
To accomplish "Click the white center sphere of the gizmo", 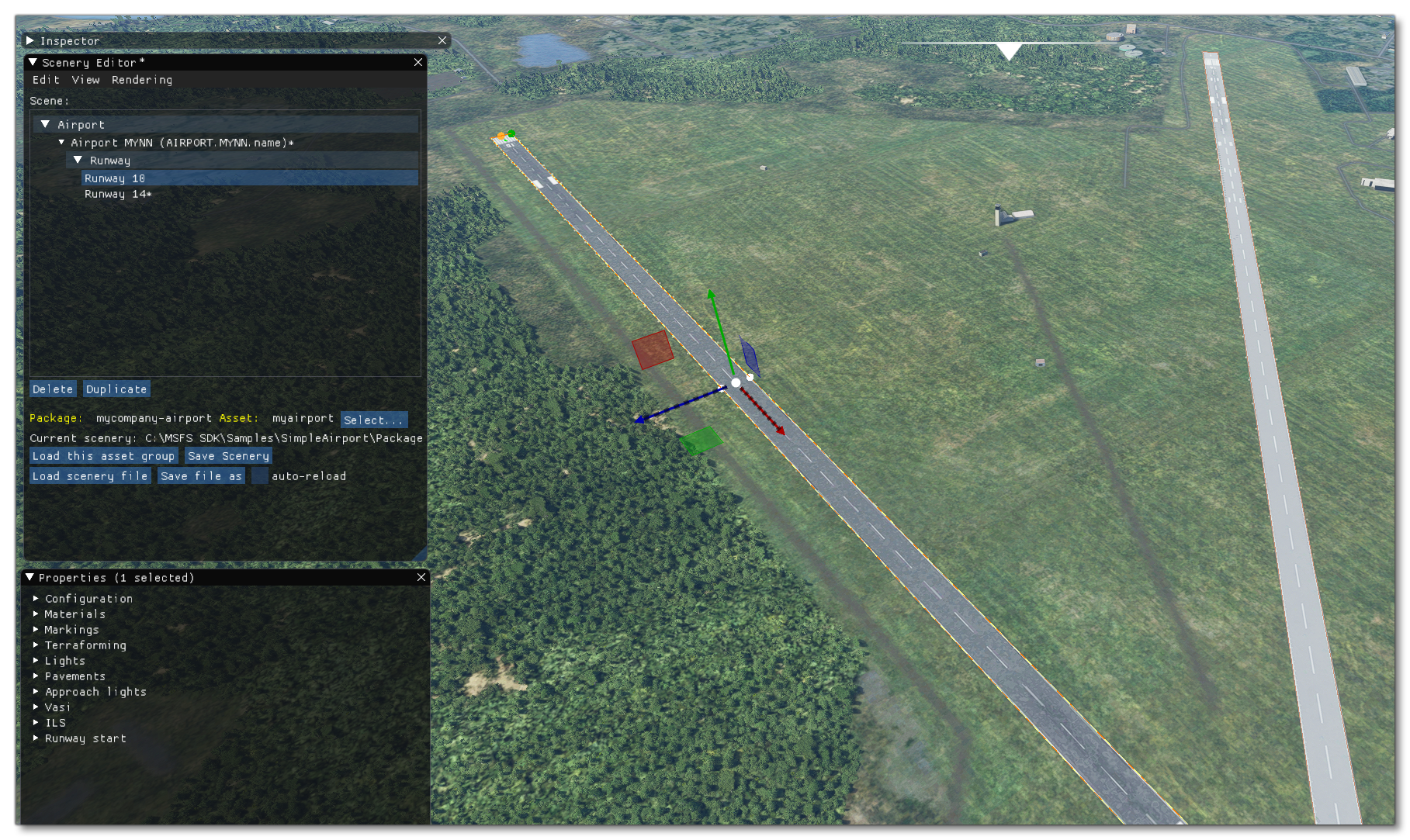I will click(734, 382).
